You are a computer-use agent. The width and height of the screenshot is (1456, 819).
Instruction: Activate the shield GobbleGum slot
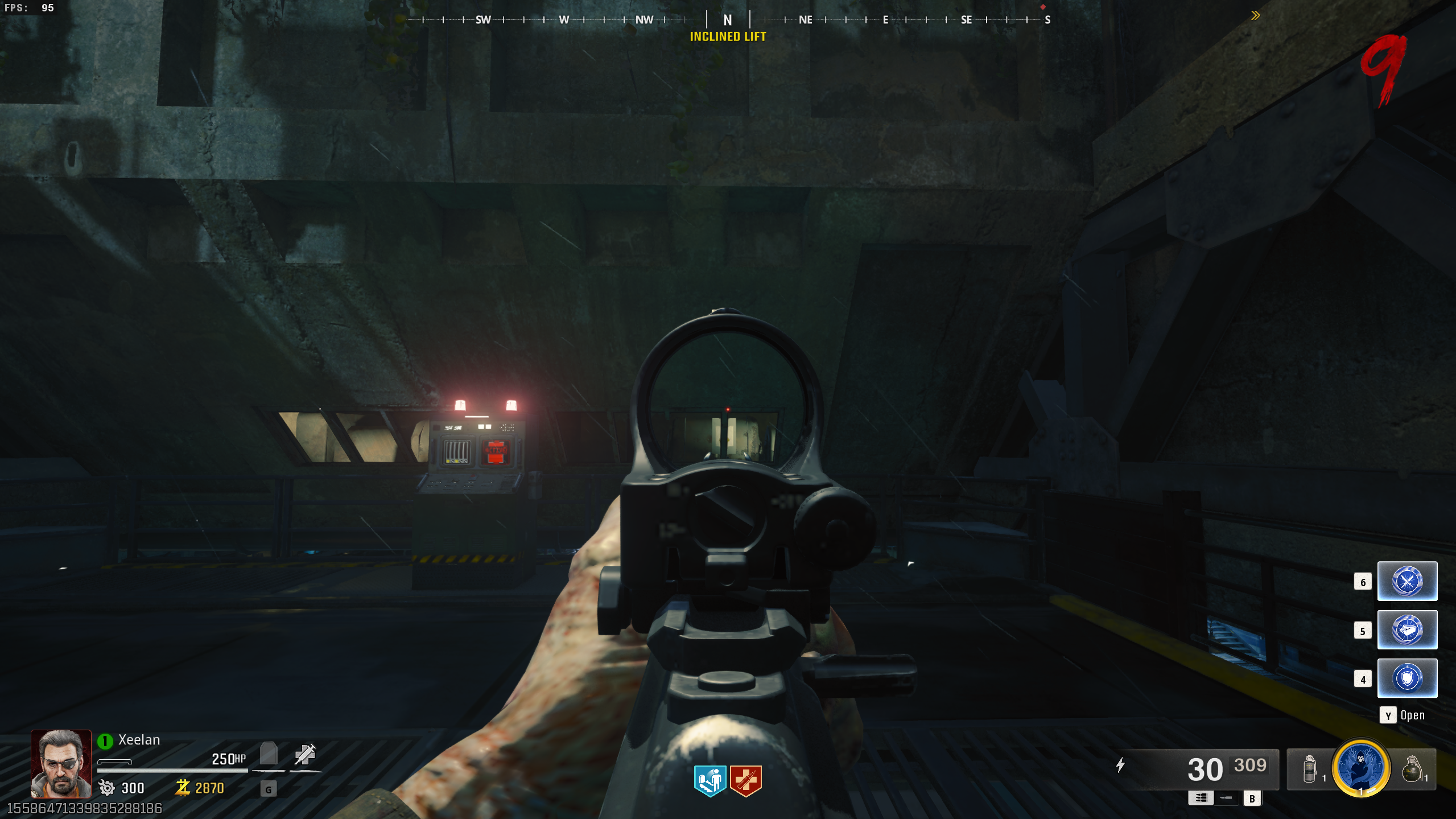click(1406, 678)
